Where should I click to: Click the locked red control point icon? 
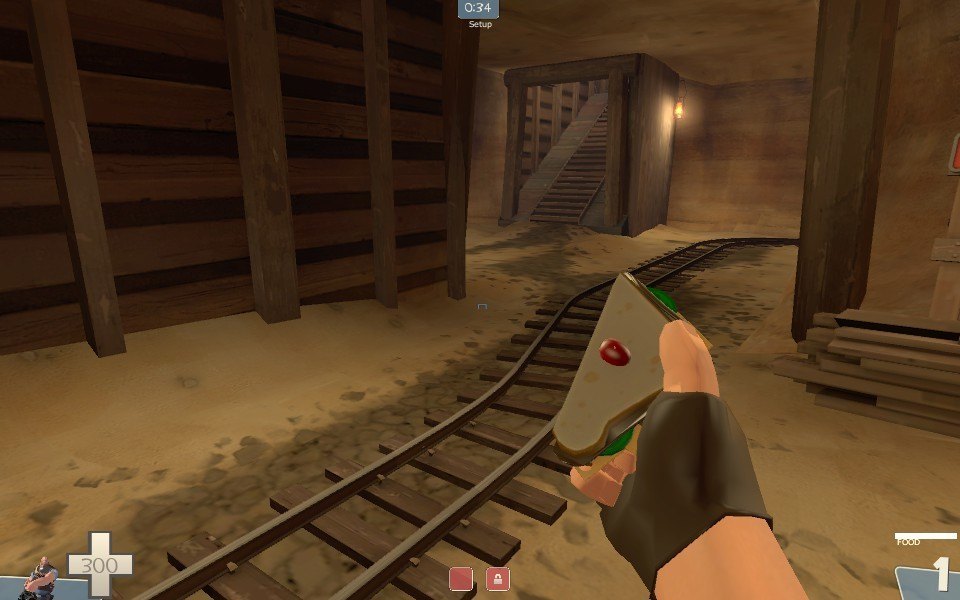(497, 578)
